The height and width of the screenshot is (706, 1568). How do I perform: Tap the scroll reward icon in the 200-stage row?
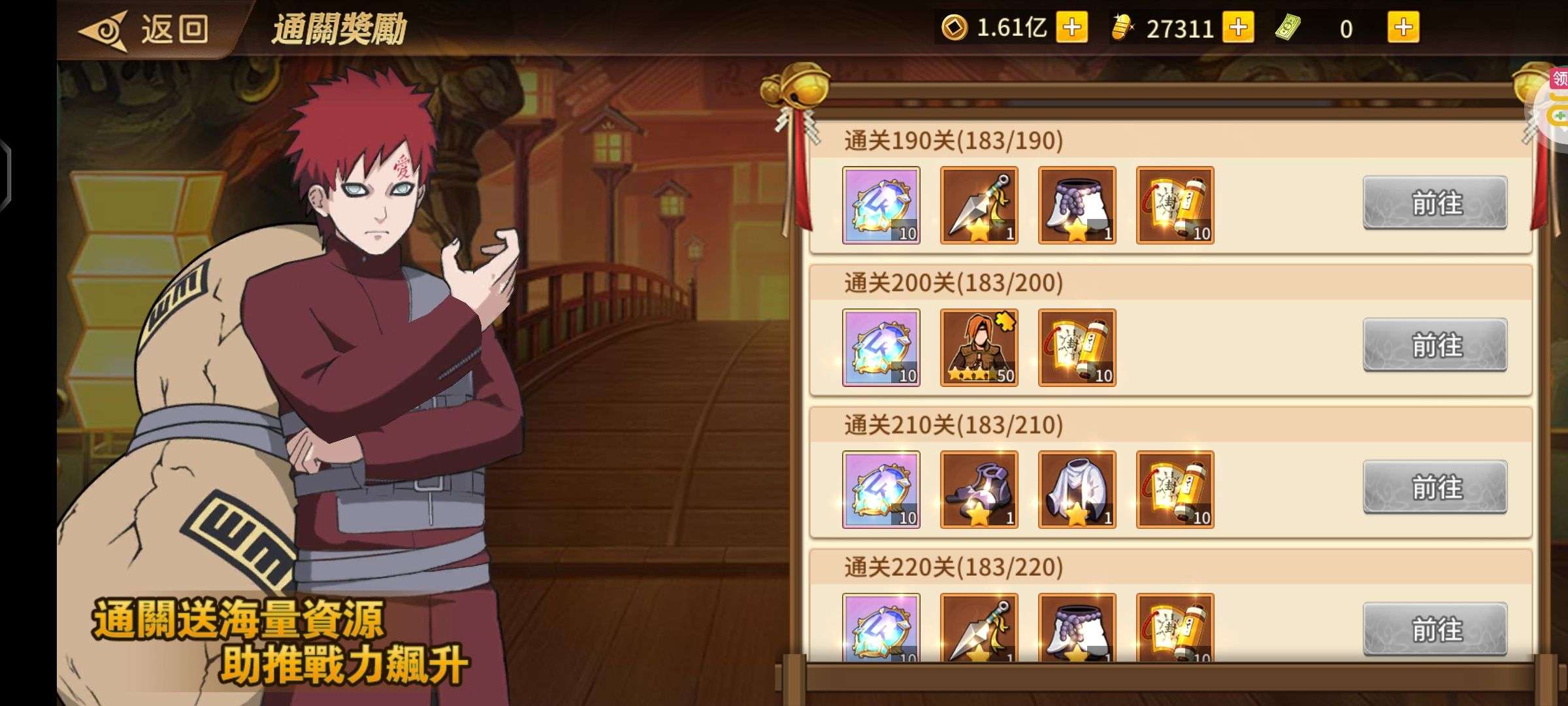tap(1077, 346)
